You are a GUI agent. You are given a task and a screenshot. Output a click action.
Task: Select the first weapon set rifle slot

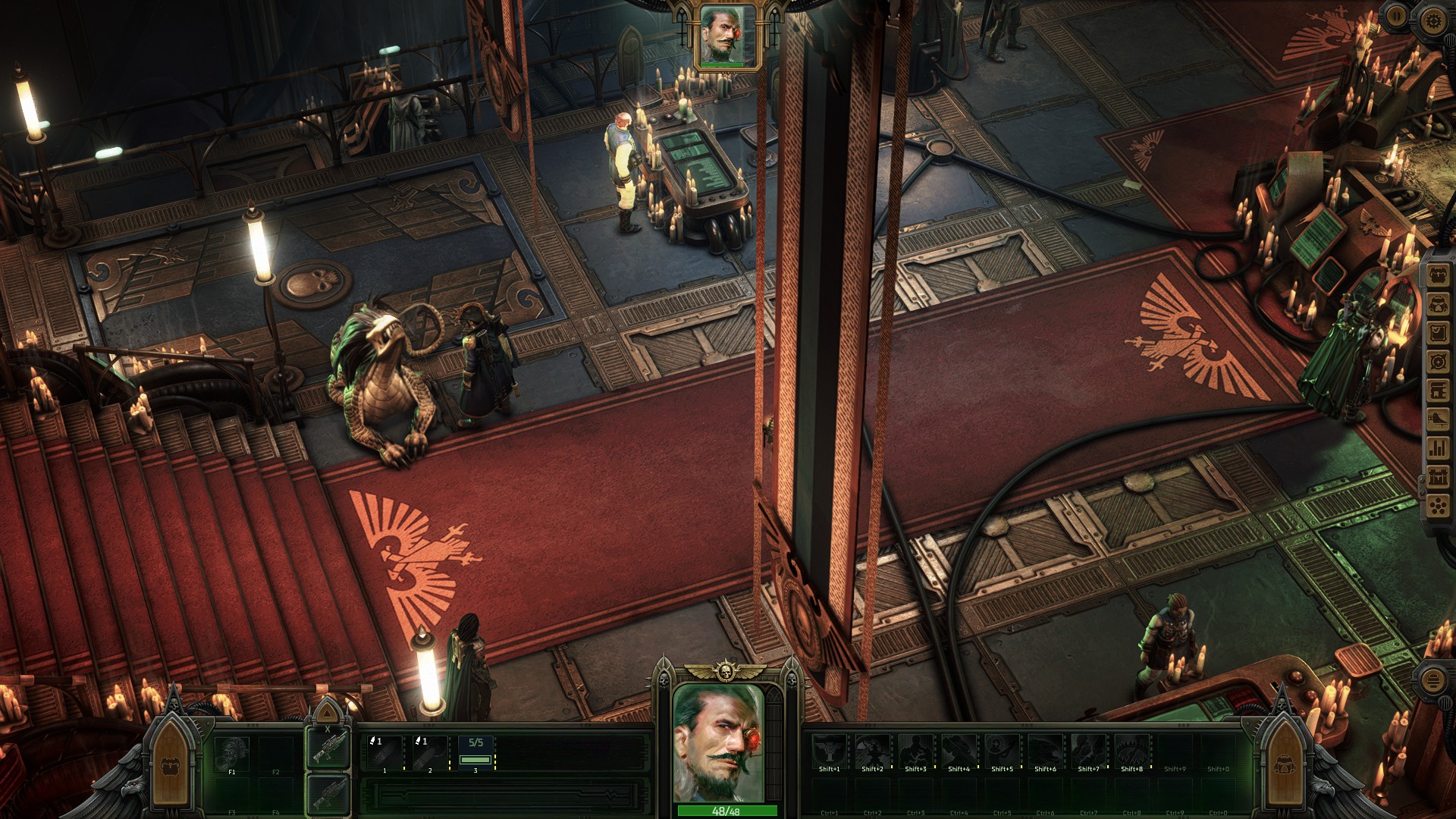329,748
